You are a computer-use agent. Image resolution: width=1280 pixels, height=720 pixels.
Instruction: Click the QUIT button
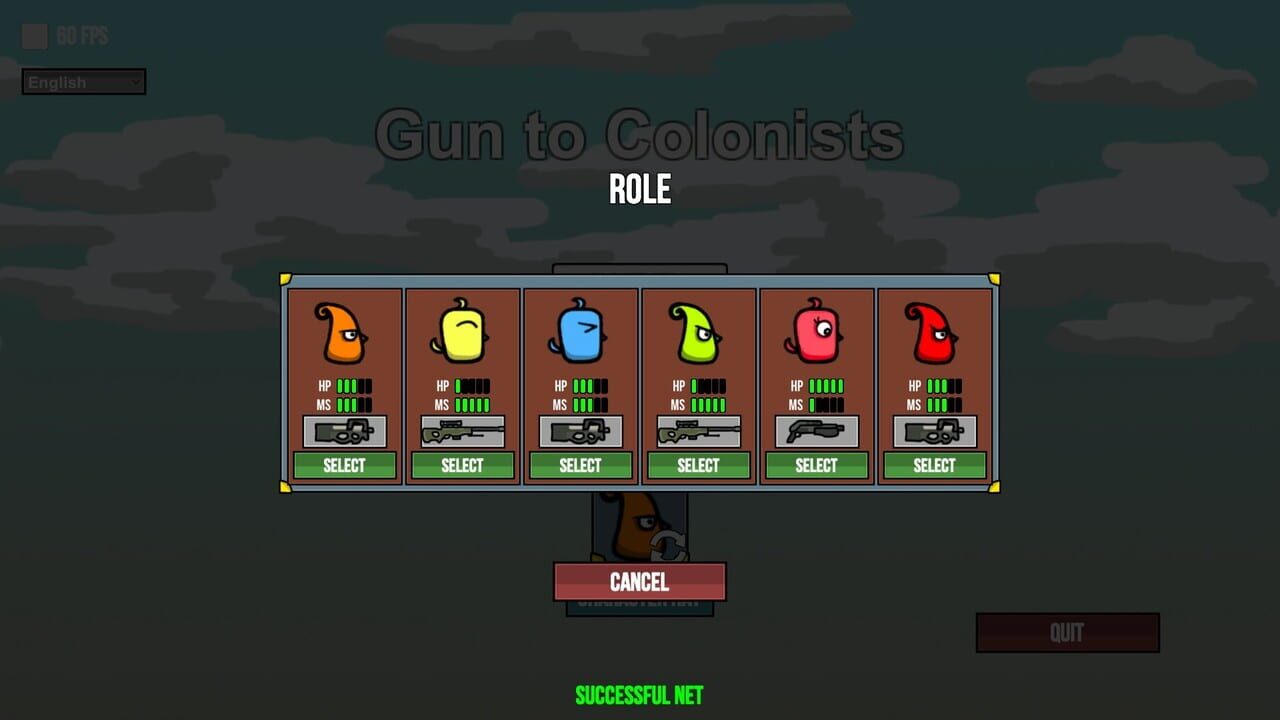tap(1067, 632)
